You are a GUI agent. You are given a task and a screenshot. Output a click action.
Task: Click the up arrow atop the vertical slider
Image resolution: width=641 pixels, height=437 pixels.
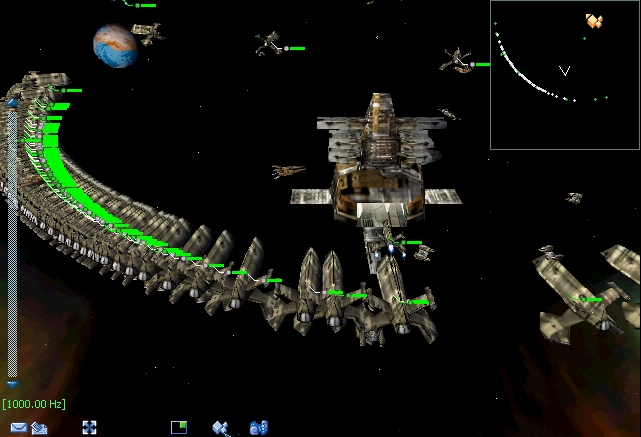point(12,102)
